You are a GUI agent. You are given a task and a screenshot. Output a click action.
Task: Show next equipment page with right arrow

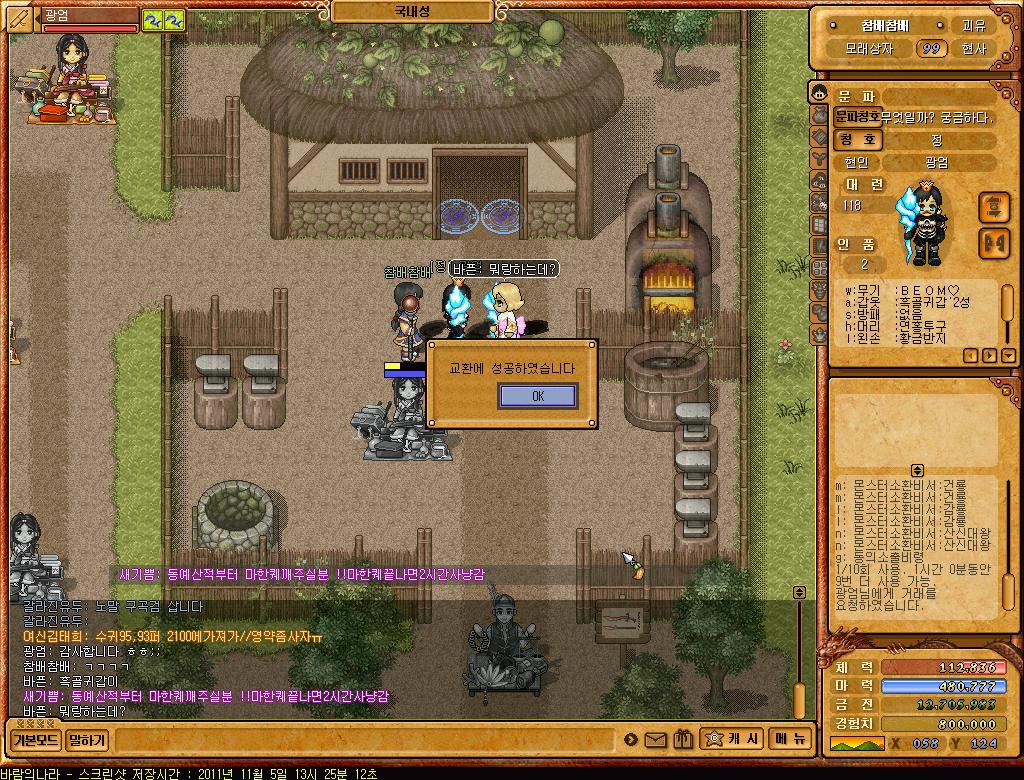click(989, 355)
